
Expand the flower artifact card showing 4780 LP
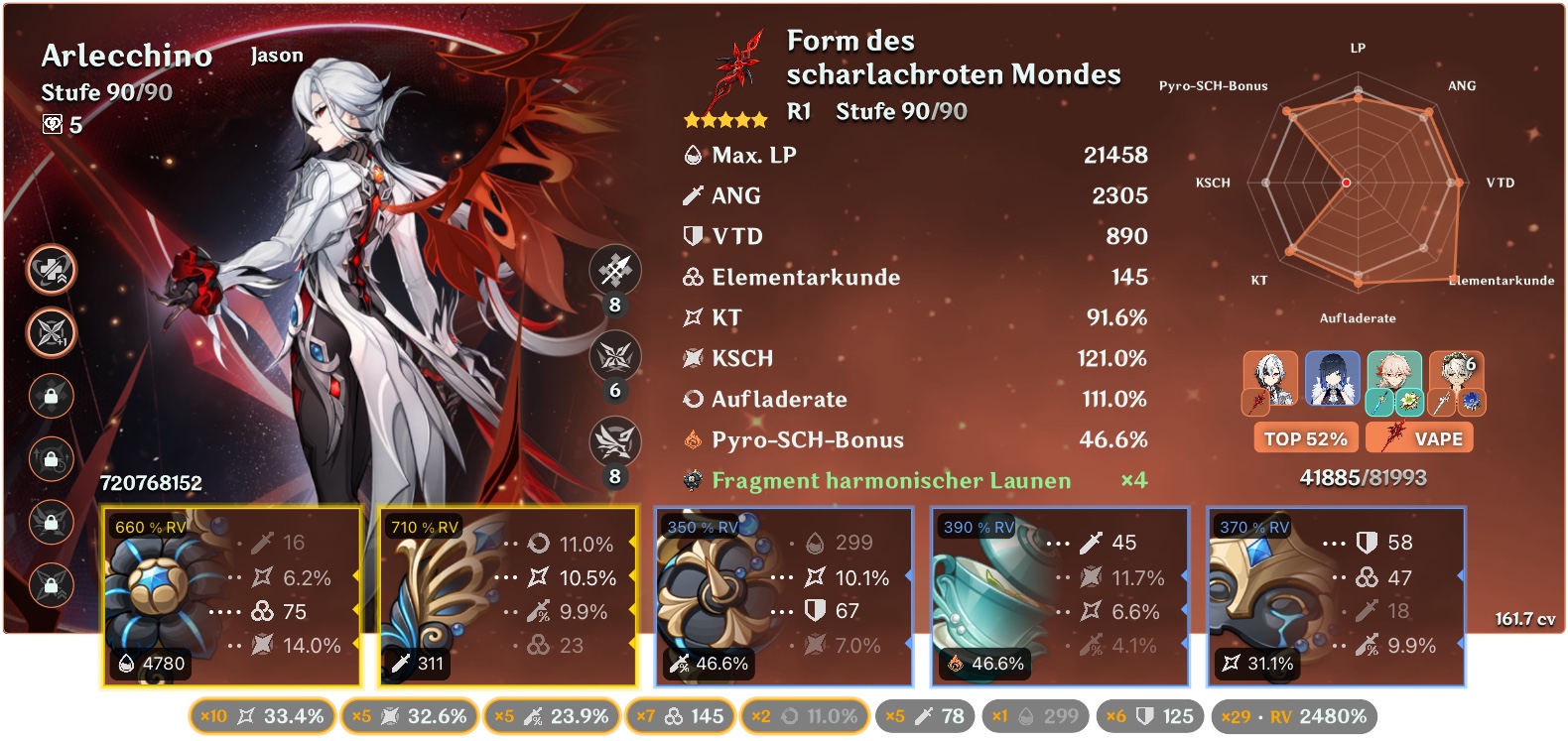coord(230,595)
